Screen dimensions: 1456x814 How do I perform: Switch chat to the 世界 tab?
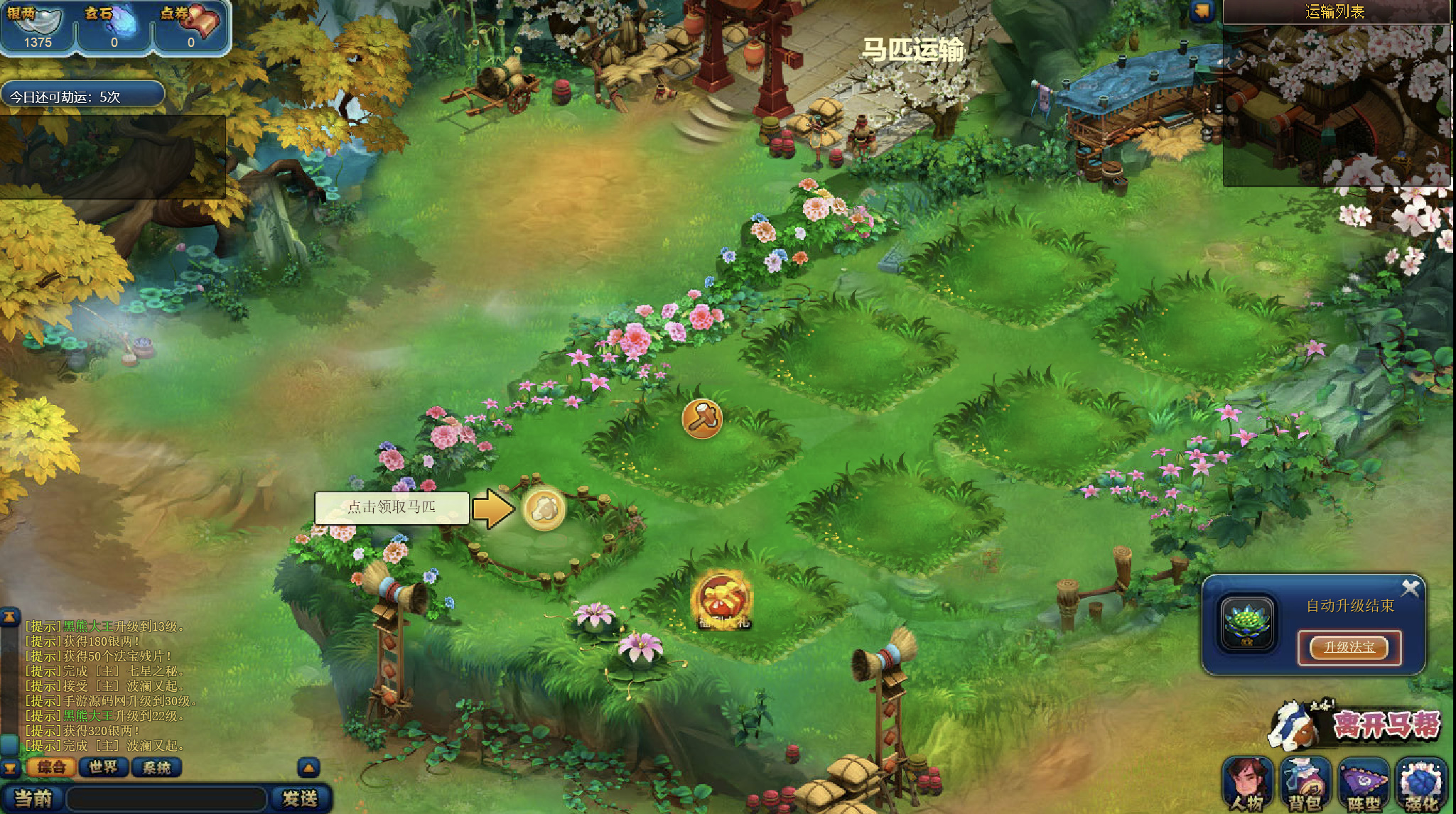click(x=104, y=767)
